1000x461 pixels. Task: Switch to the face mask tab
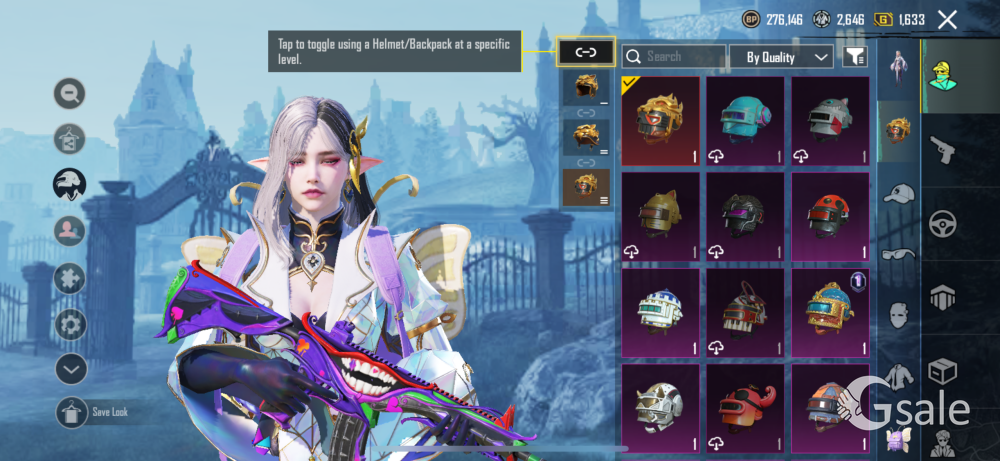point(899,316)
